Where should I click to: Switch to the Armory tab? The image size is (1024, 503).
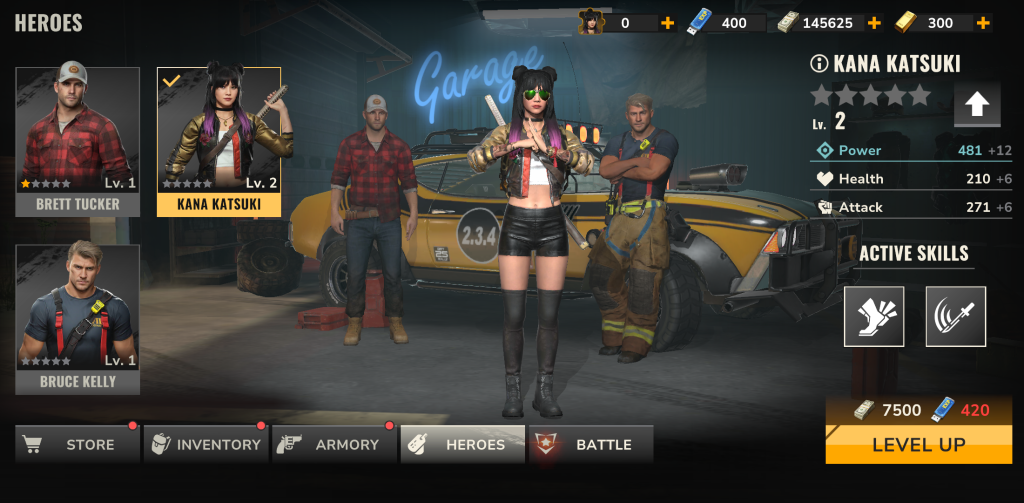point(334,444)
